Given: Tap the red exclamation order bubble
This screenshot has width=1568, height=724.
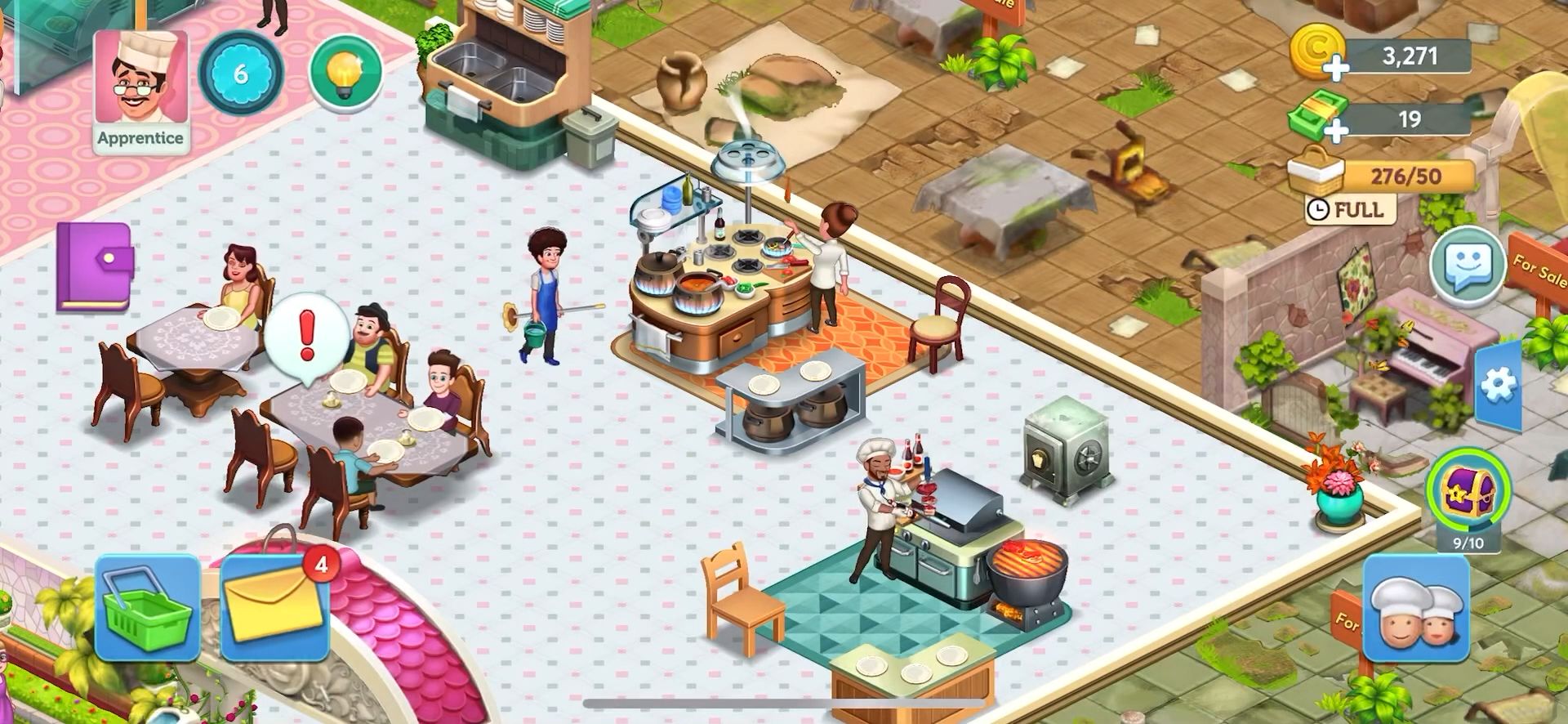Looking at the screenshot, I should pos(306,335).
